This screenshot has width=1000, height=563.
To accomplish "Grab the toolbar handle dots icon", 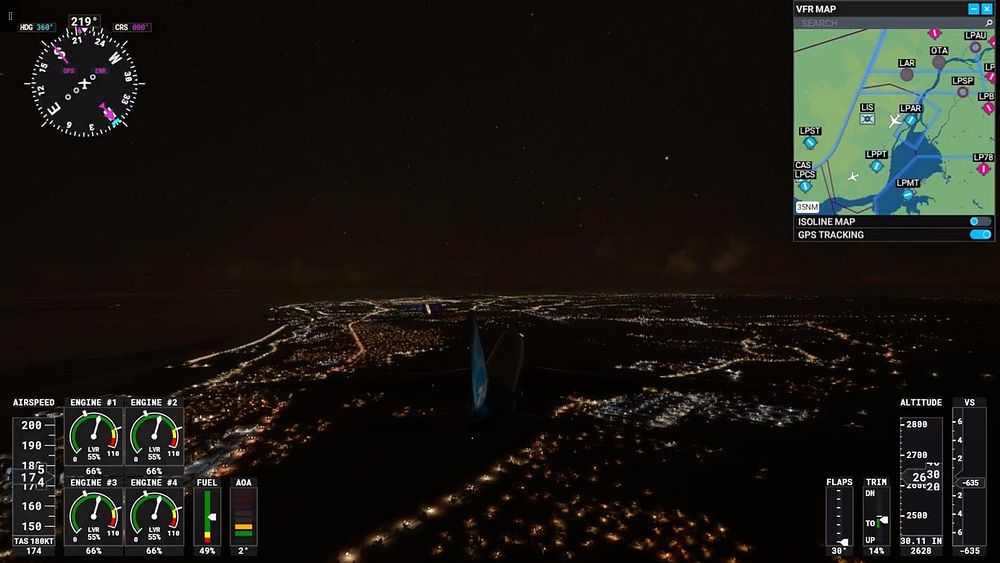I will point(11,17).
